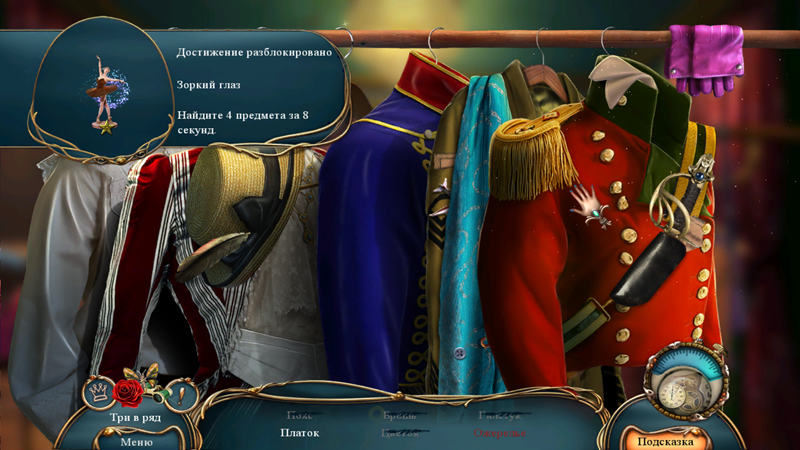
Task: Open the Меню button
Action: (136, 441)
